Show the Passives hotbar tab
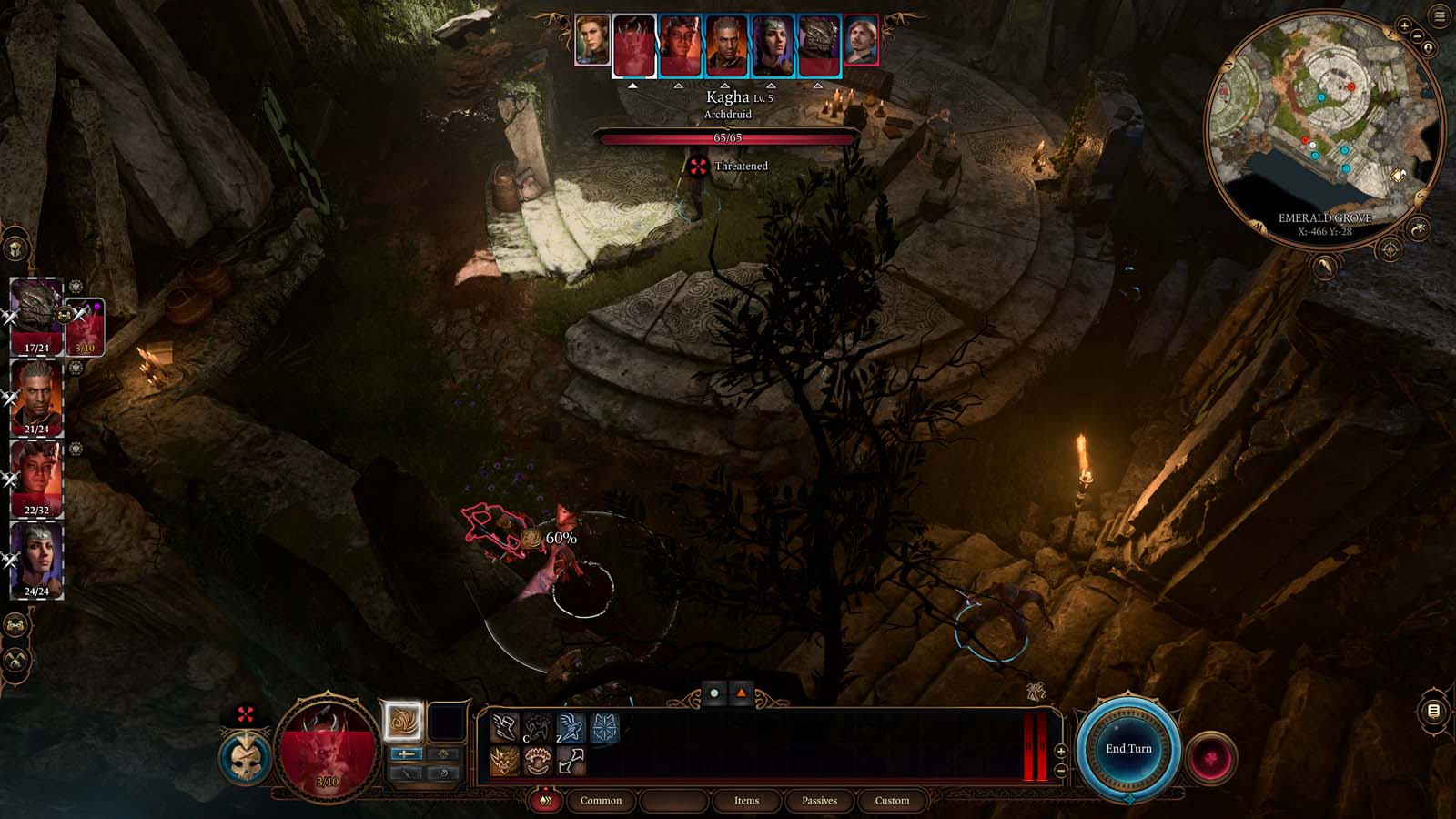The width and height of the screenshot is (1456, 819). [x=819, y=801]
